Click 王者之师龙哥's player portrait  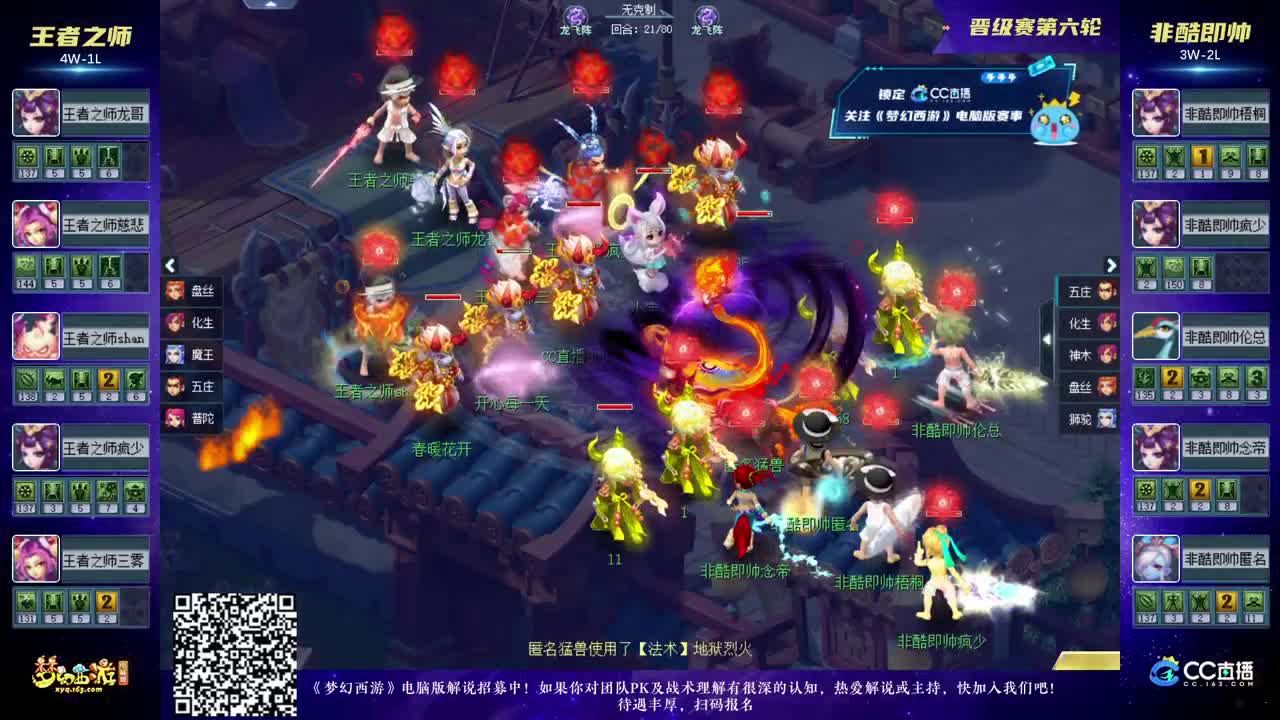point(35,113)
